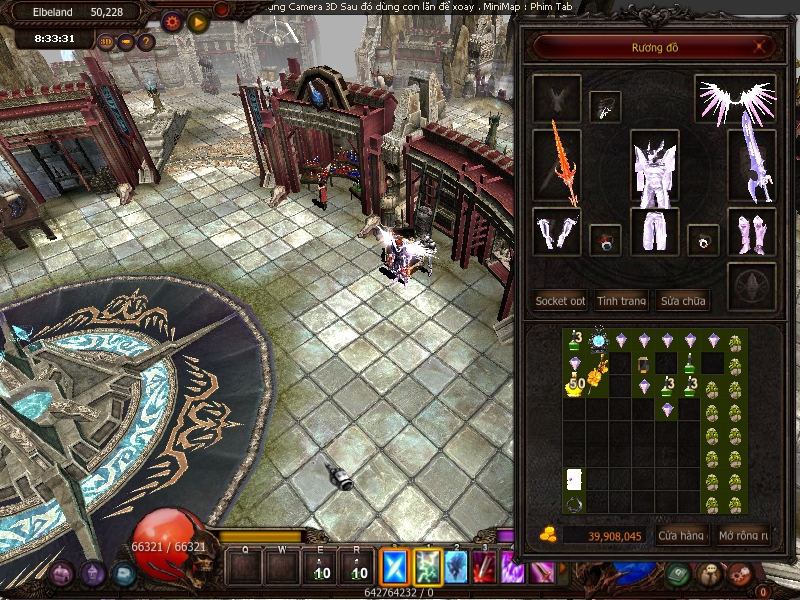Select the white card item in inventory
800x600 pixels.
575,479
